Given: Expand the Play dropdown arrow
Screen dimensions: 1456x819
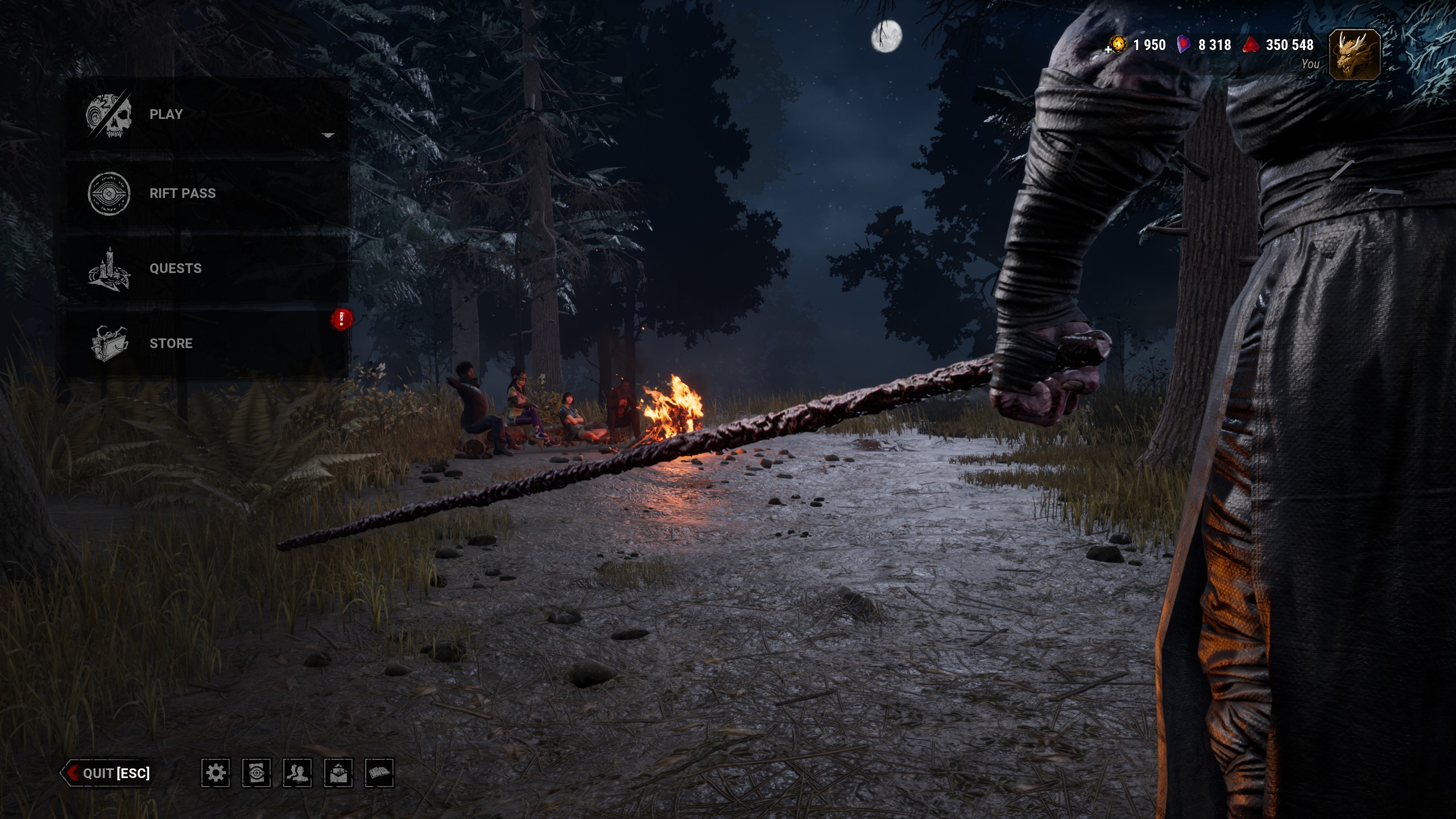Looking at the screenshot, I should (328, 135).
